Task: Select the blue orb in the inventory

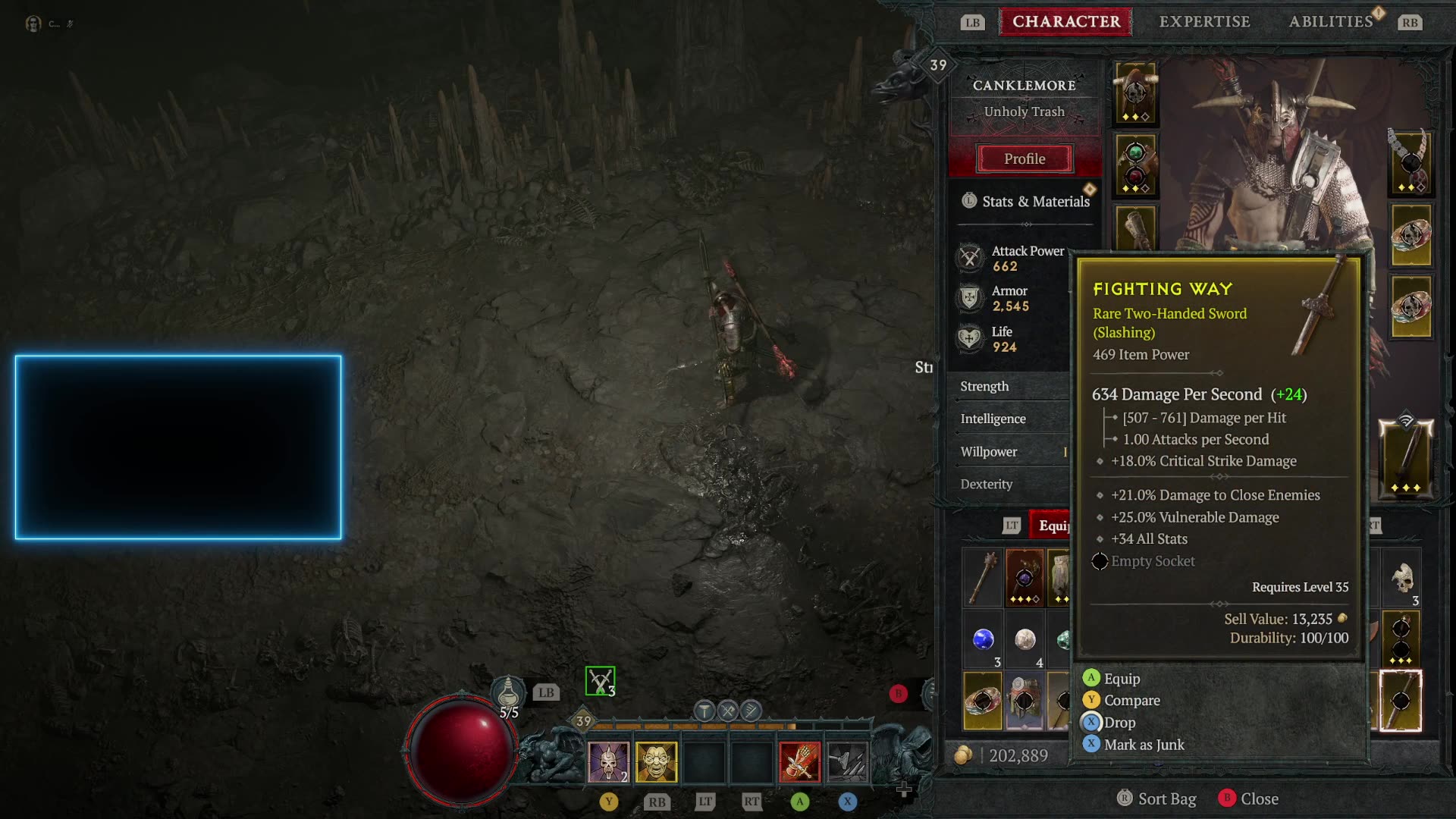Action: pyautogui.click(x=984, y=639)
